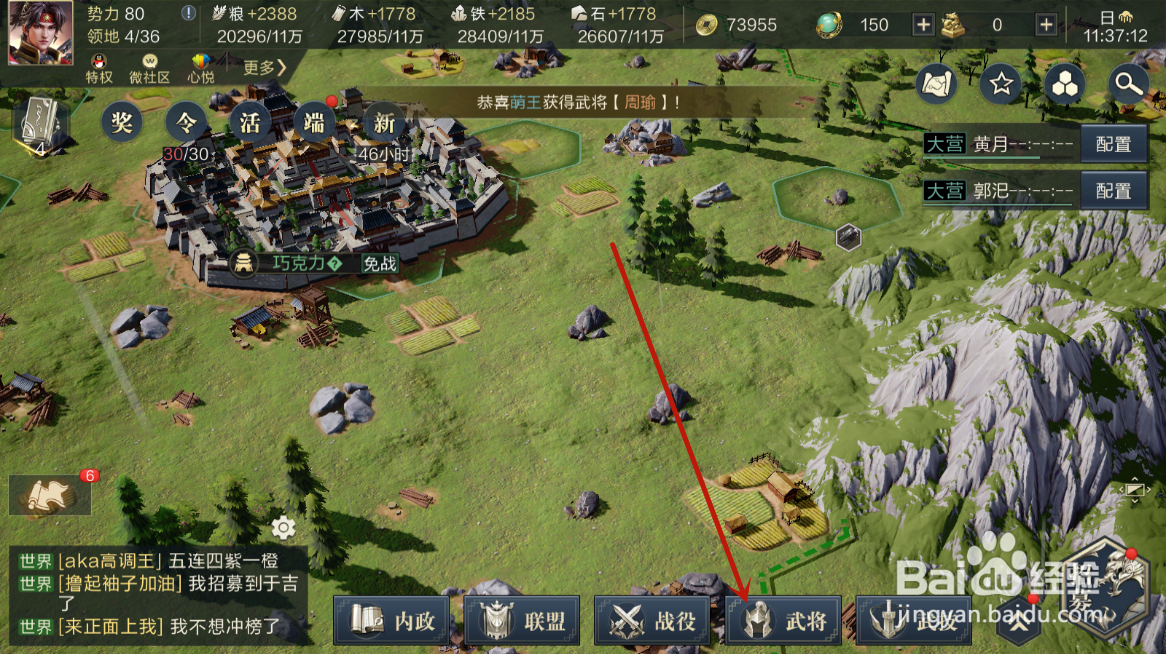Open the chat settings gear
1166x654 pixels.
pyautogui.click(x=283, y=527)
